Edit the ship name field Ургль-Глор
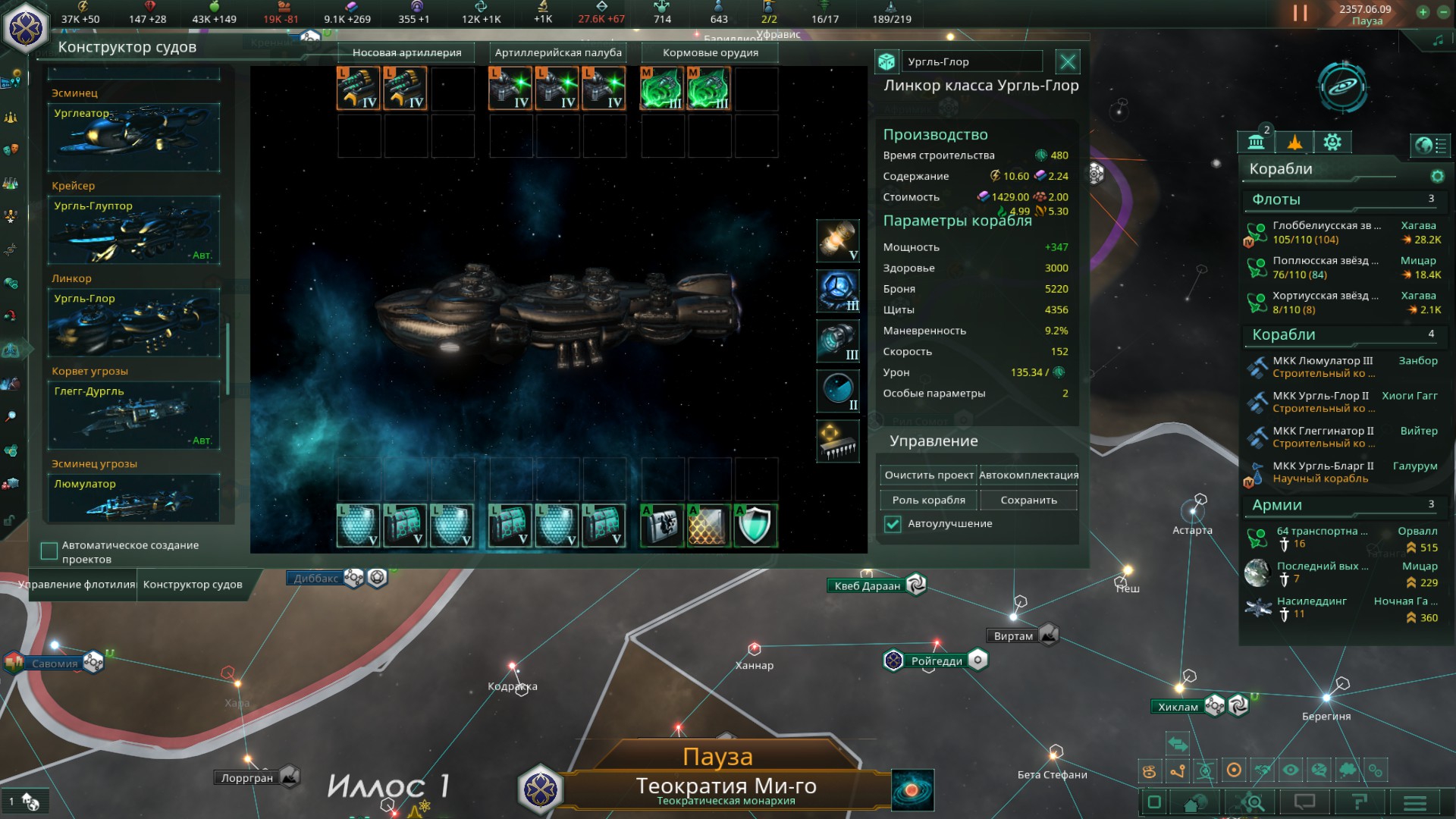 click(972, 62)
